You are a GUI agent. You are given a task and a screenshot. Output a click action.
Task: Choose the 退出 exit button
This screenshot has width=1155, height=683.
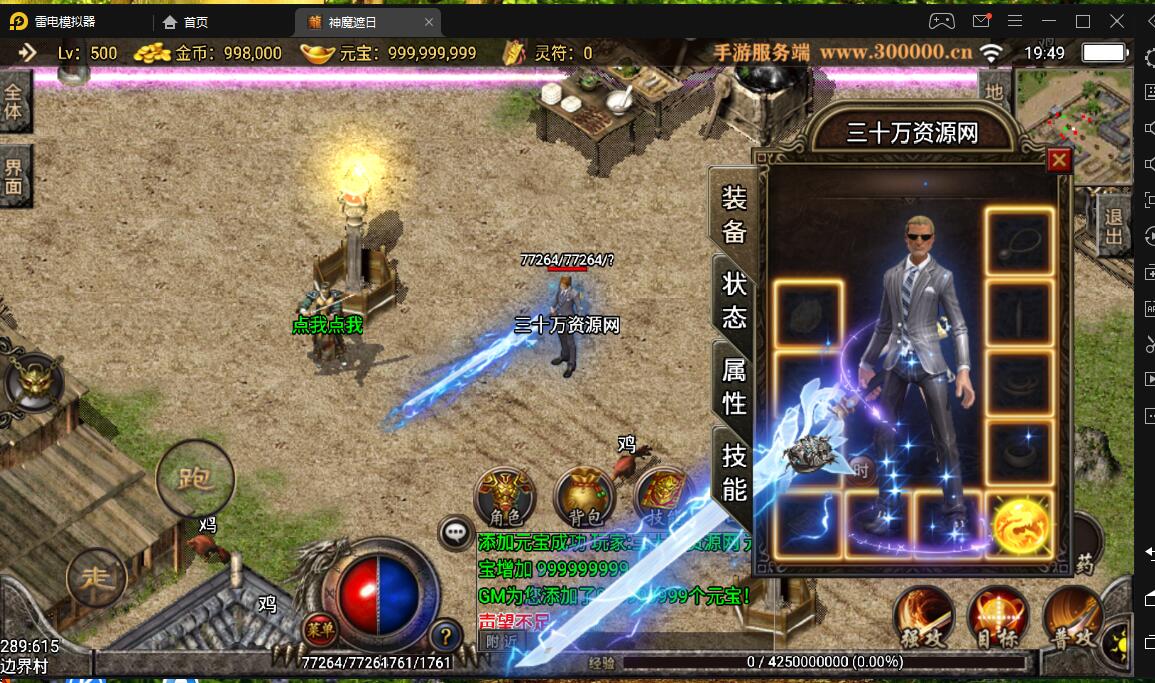[x=1113, y=226]
